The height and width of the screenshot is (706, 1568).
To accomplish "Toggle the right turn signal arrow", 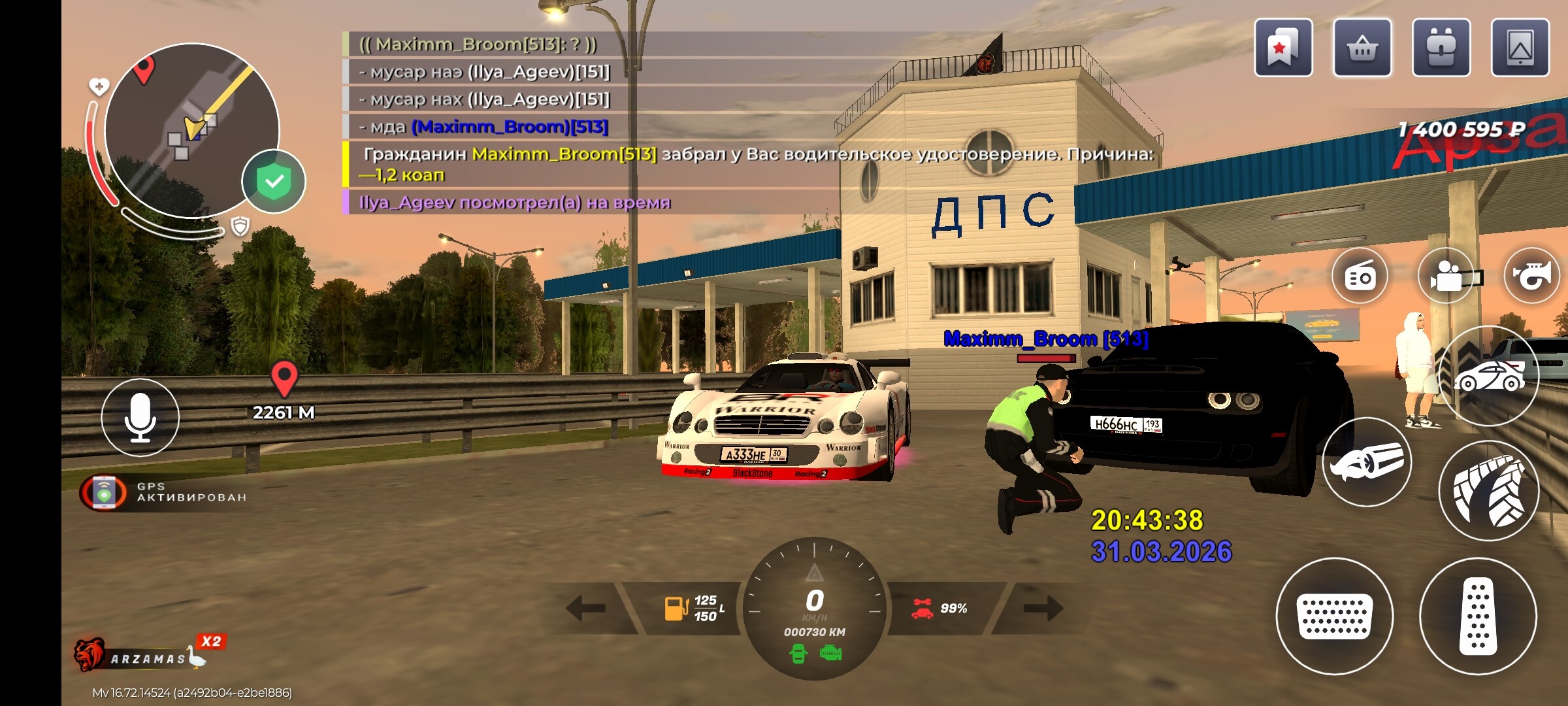I will [1043, 608].
